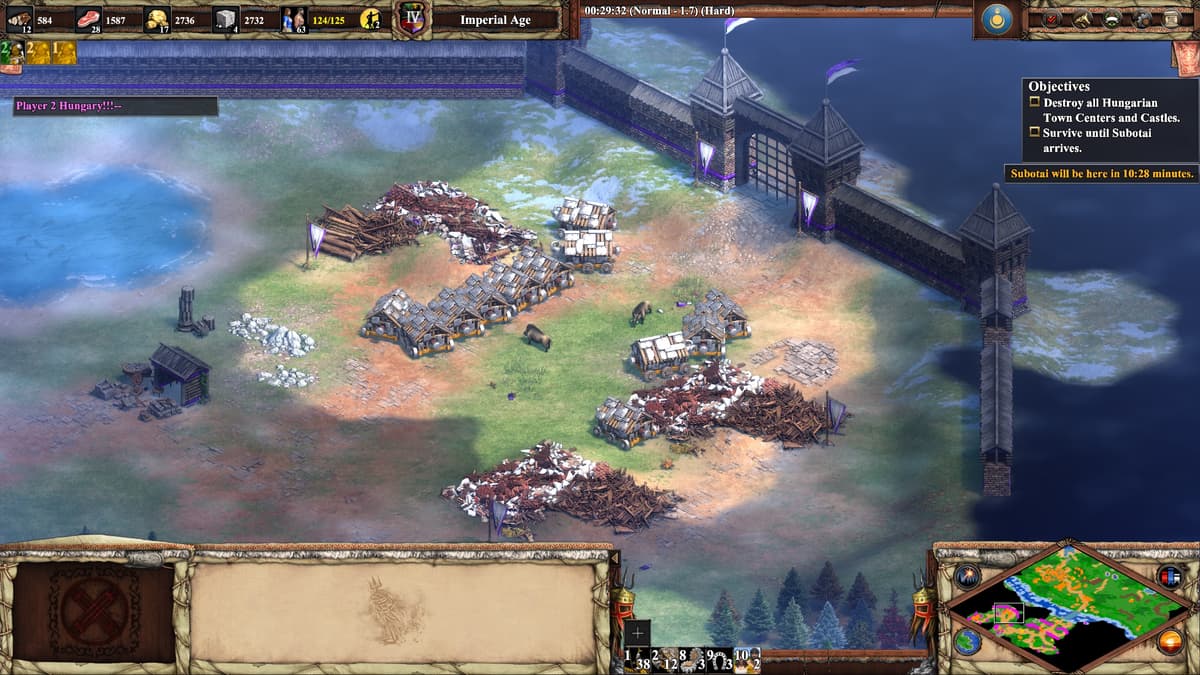The width and height of the screenshot is (1200, 675).
Task: Open the main menu scroll icon
Action: point(1172,19)
